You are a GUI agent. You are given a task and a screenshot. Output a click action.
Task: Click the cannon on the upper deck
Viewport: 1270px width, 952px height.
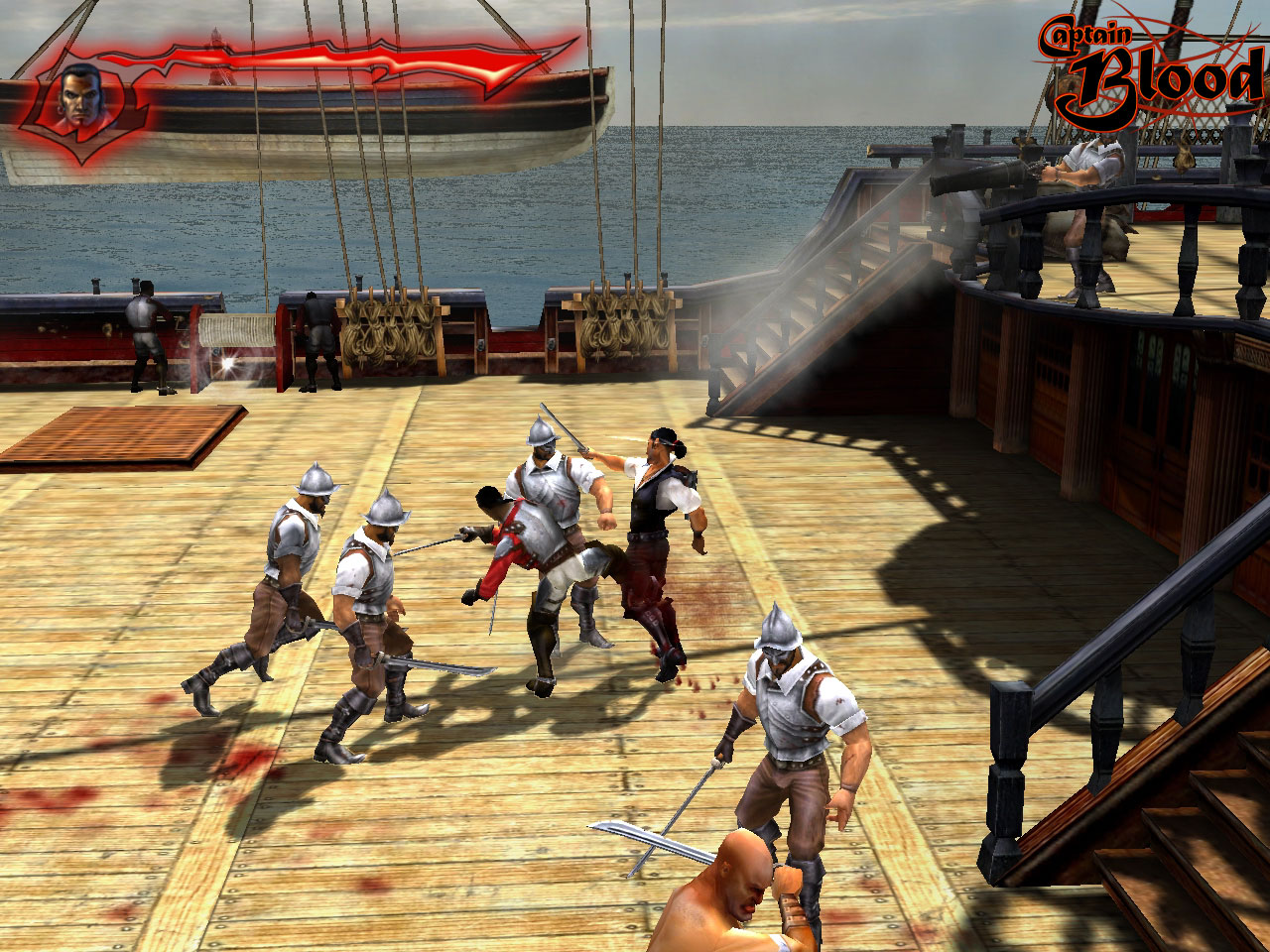pyautogui.click(x=982, y=178)
